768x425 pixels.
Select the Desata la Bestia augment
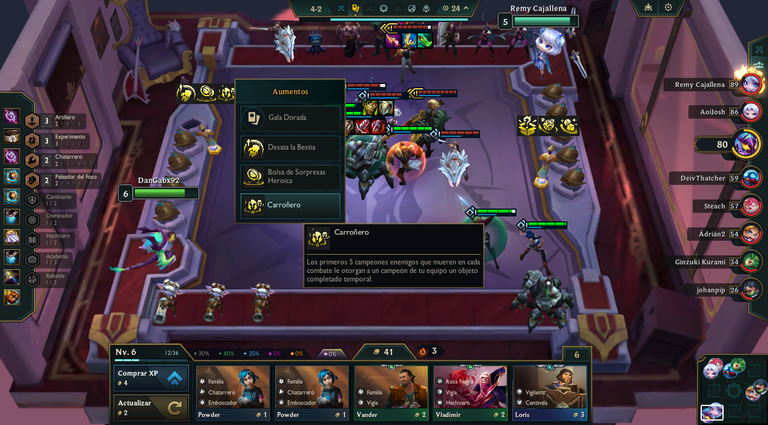[290, 147]
